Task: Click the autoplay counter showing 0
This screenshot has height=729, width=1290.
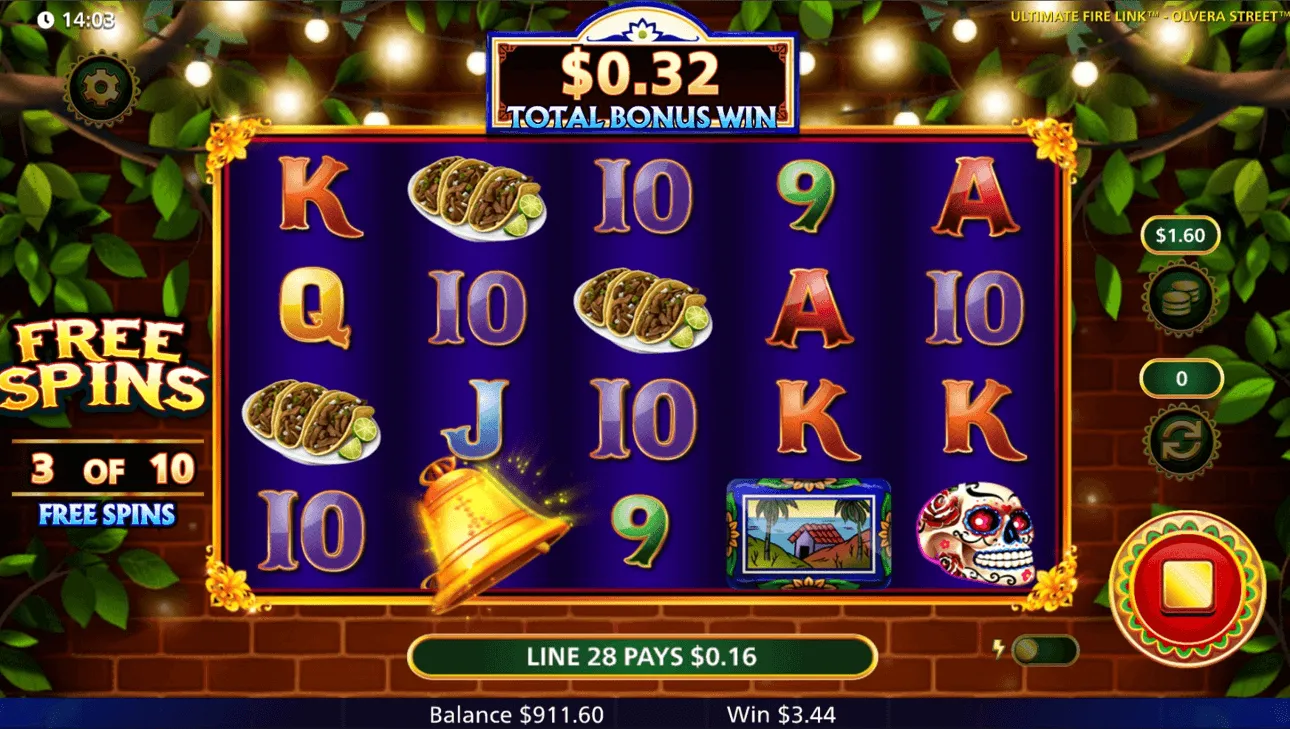Action: coord(1181,379)
